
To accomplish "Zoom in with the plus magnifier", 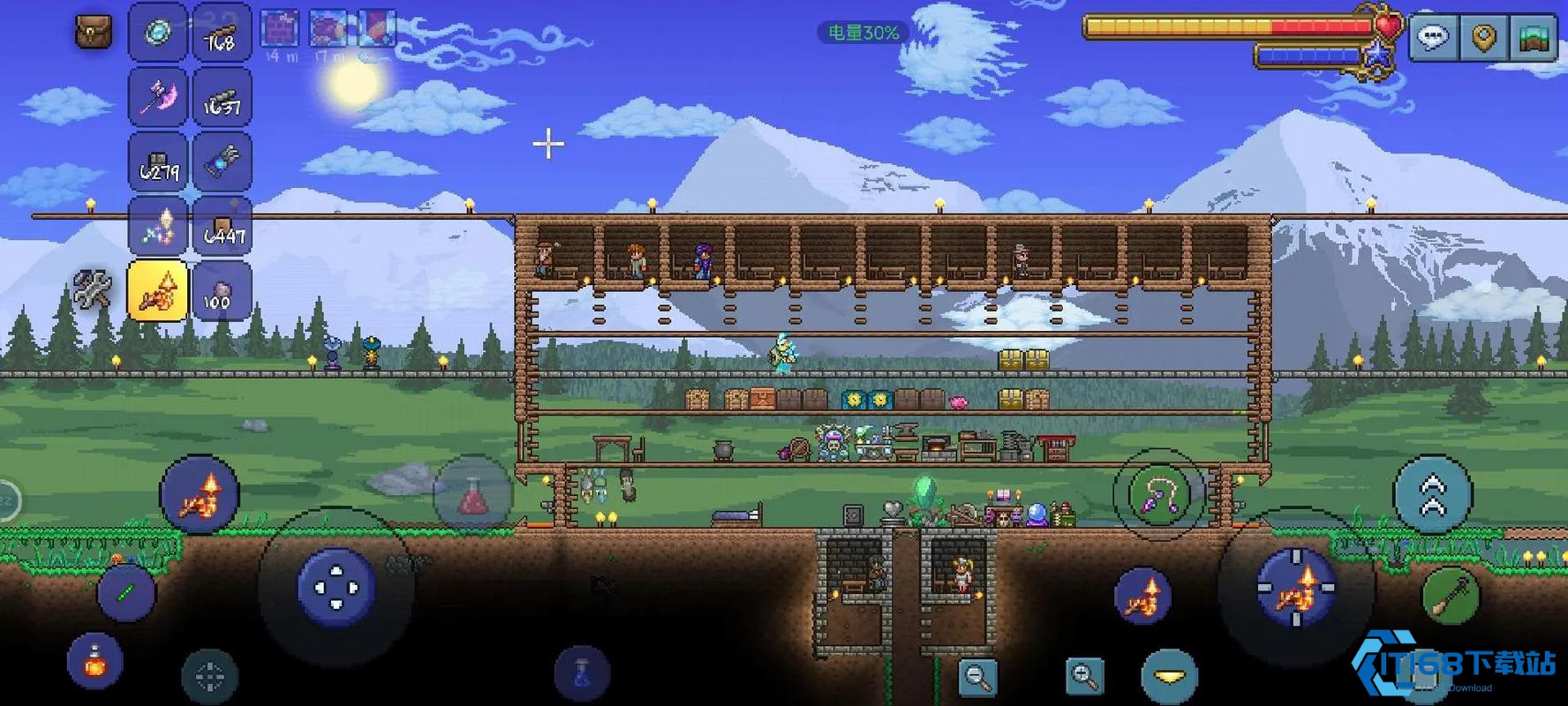I will [1084, 676].
